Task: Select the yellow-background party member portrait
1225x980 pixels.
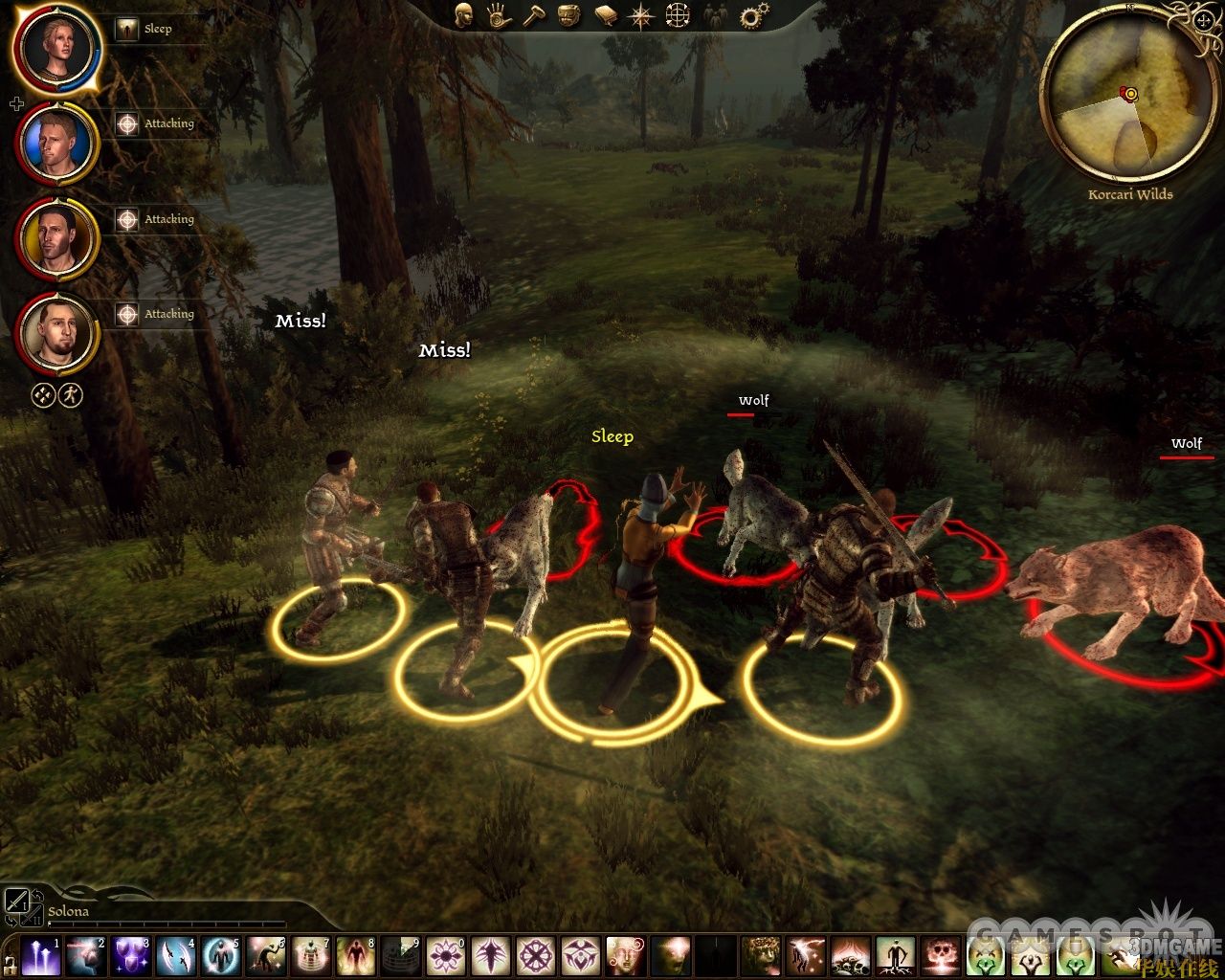Action: 56,237
